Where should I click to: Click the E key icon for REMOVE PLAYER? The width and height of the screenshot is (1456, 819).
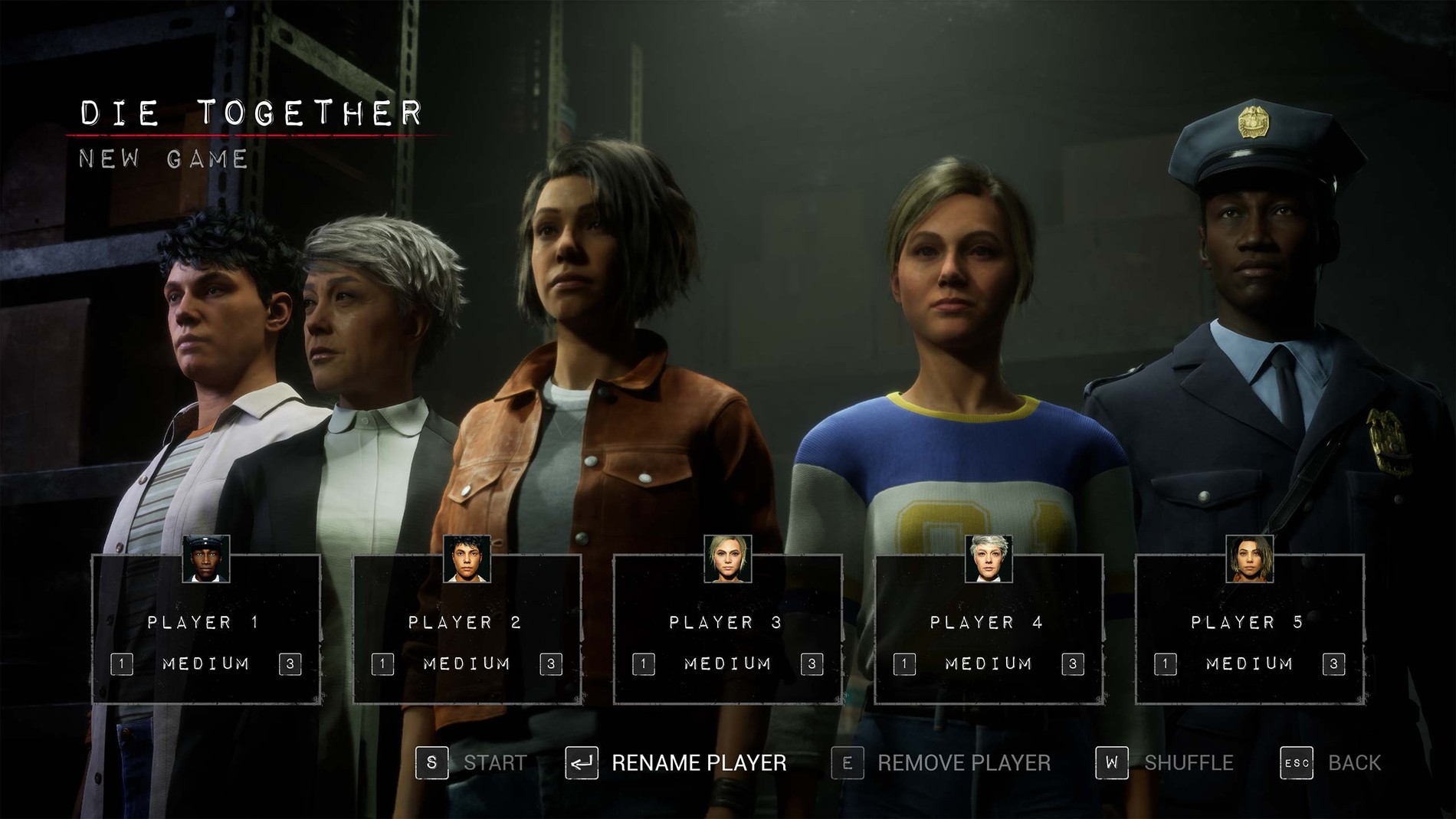[846, 762]
